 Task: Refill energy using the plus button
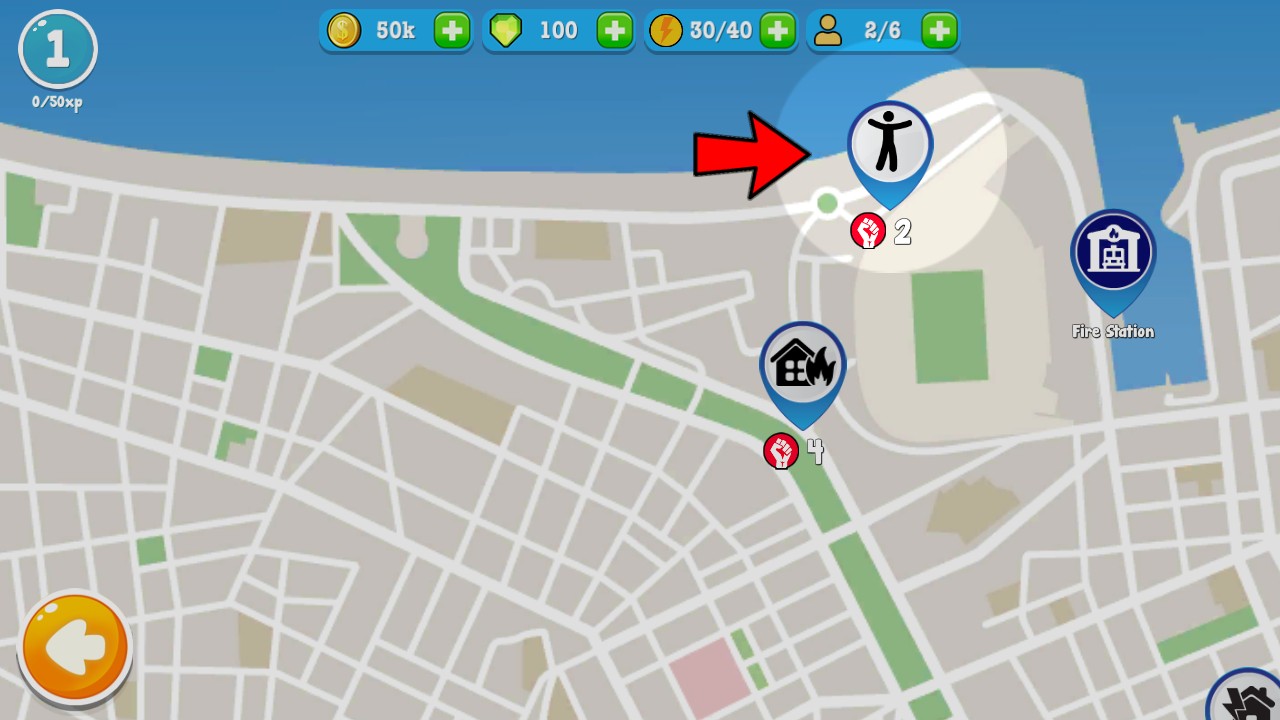pos(777,31)
